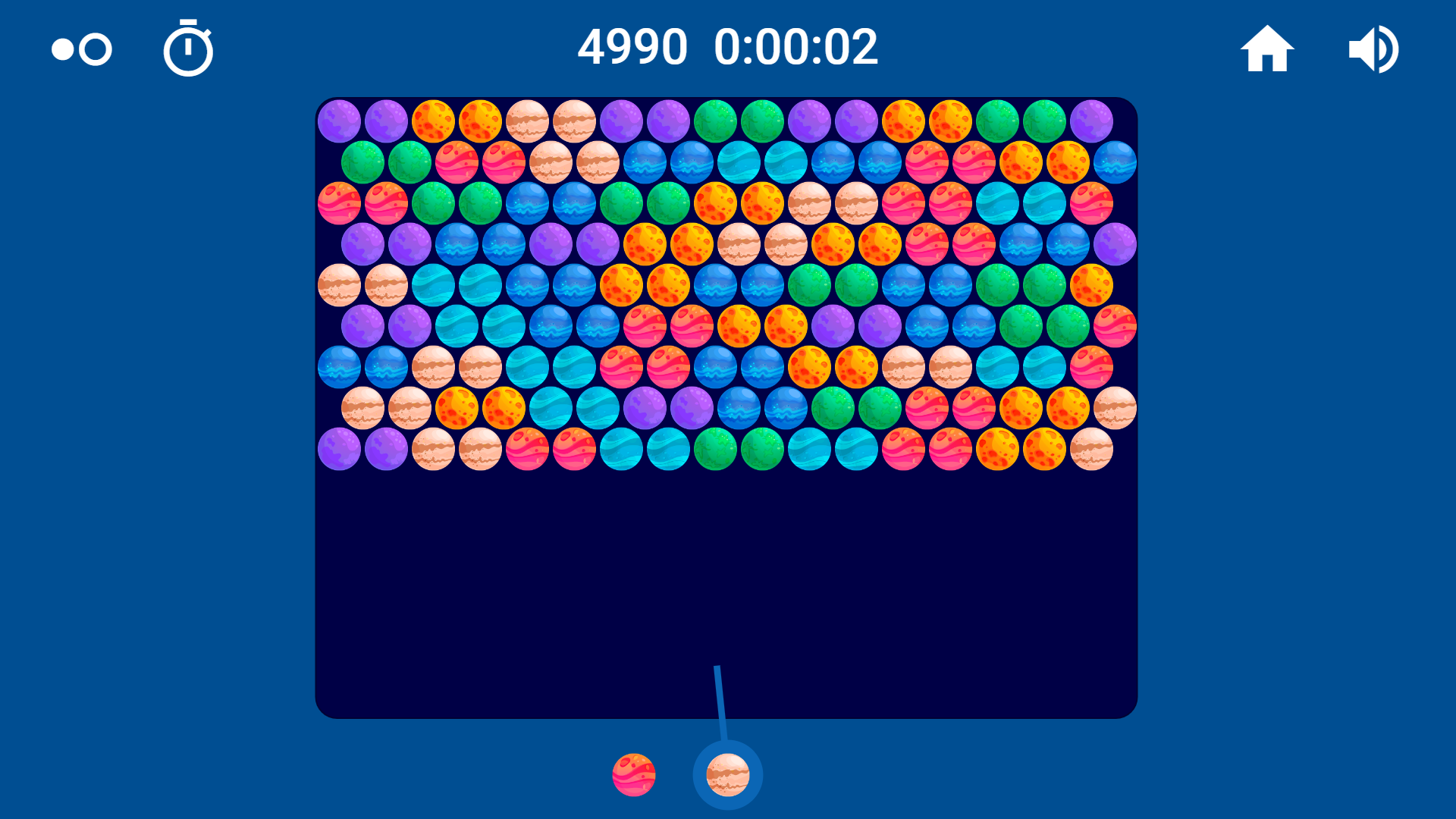
Task: Select the loaded planet bubble in the cannon
Action: click(726, 775)
